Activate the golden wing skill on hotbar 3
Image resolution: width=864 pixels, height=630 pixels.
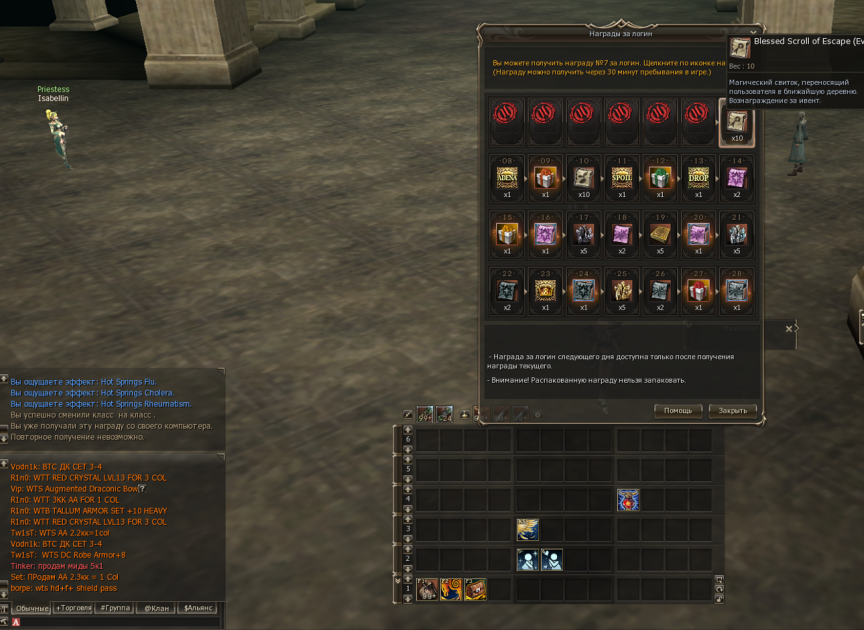[527, 530]
